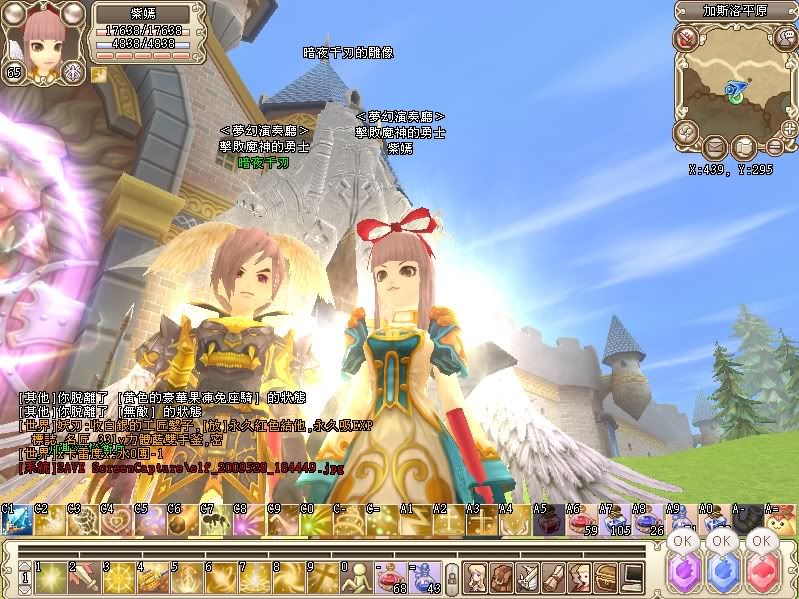
Task: Activate the skill in hotbar slot 3
Action: pos(118,576)
